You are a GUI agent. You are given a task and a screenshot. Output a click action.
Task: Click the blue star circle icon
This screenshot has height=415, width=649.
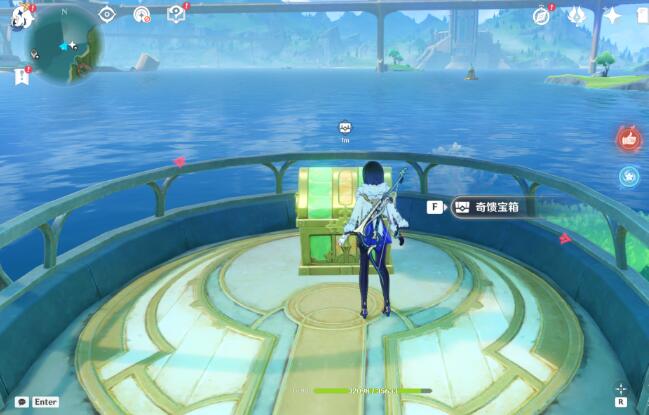(628, 177)
